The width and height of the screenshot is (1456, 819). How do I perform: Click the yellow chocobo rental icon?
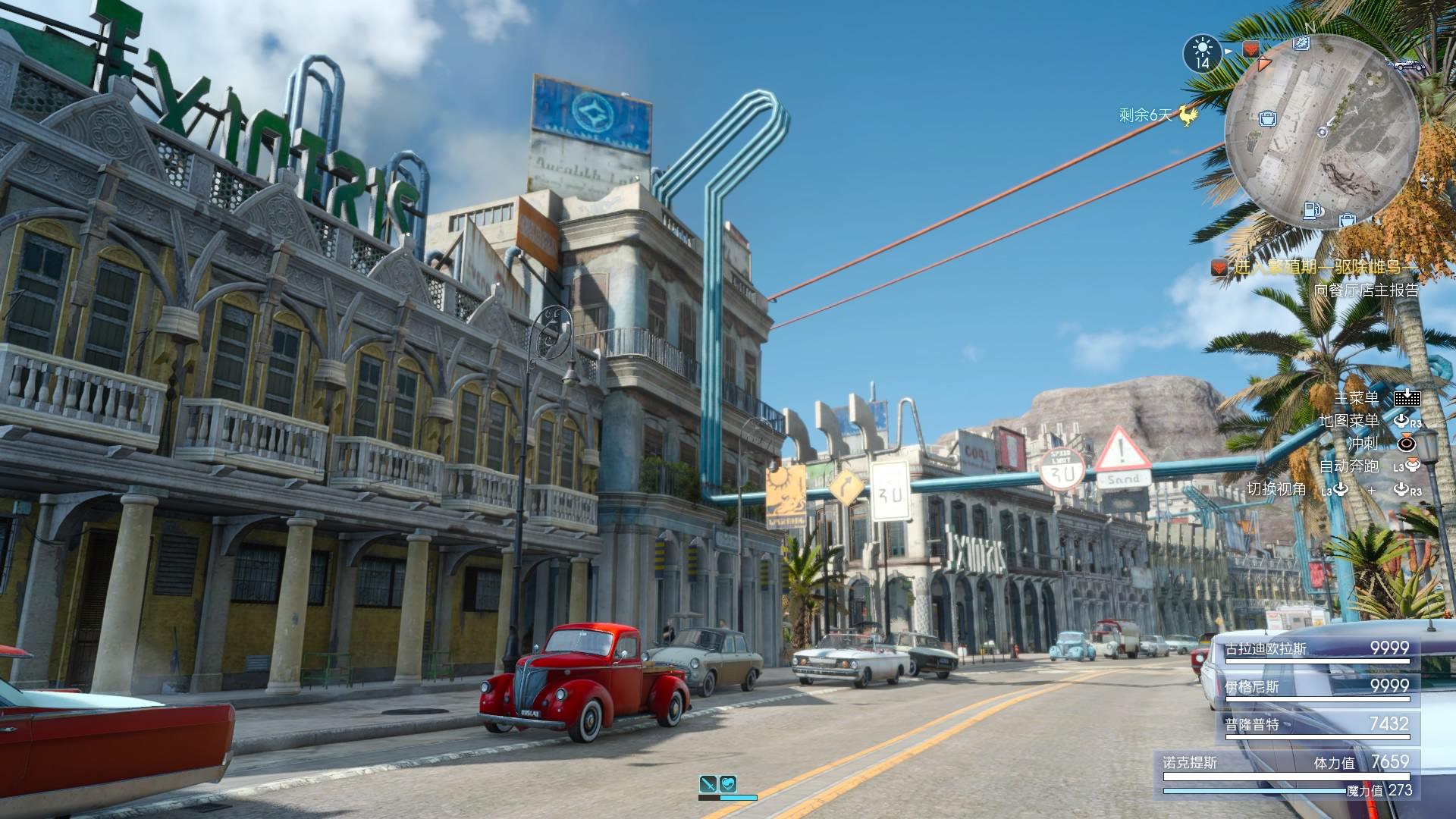pyautogui.click(x=1188, y=115)
